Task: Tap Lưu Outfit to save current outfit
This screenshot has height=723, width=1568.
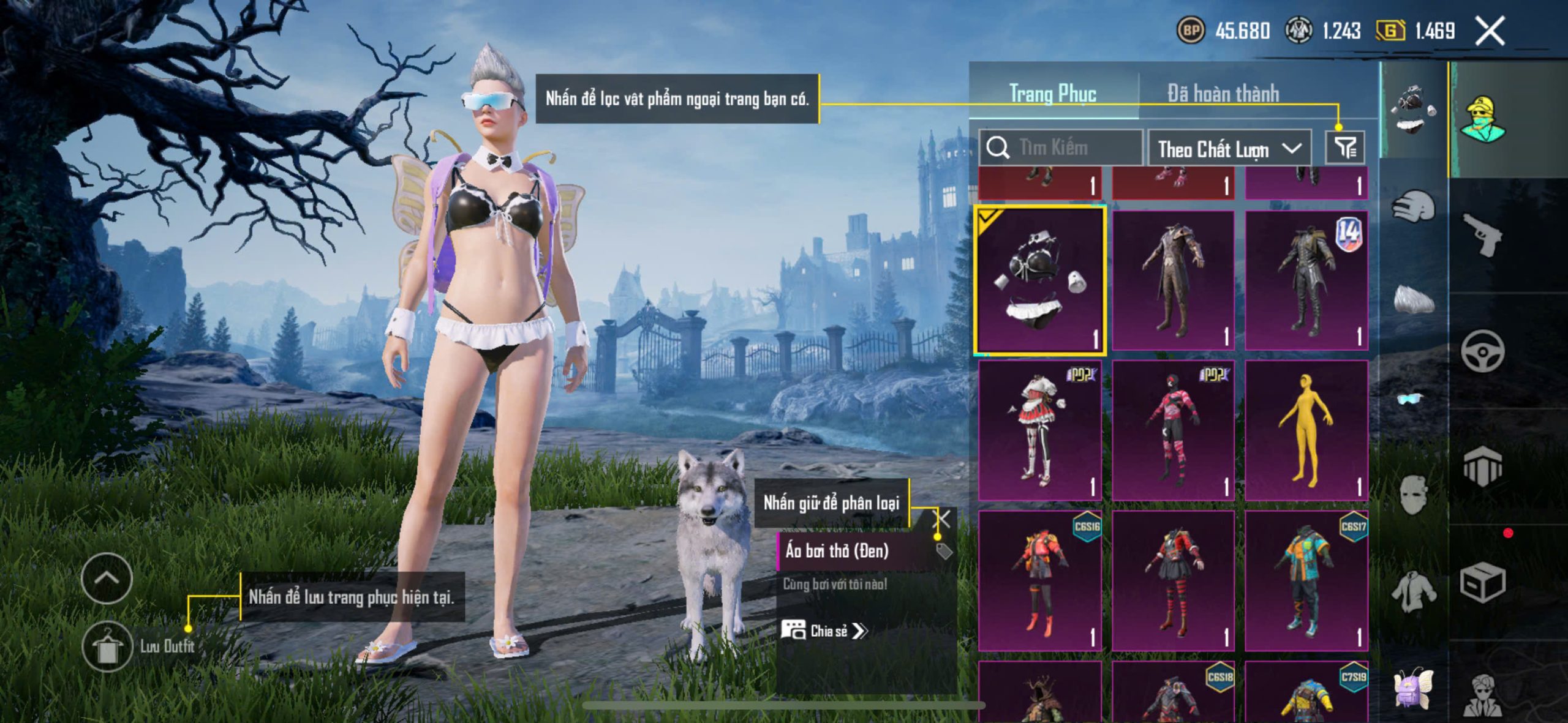Action: 108,646
